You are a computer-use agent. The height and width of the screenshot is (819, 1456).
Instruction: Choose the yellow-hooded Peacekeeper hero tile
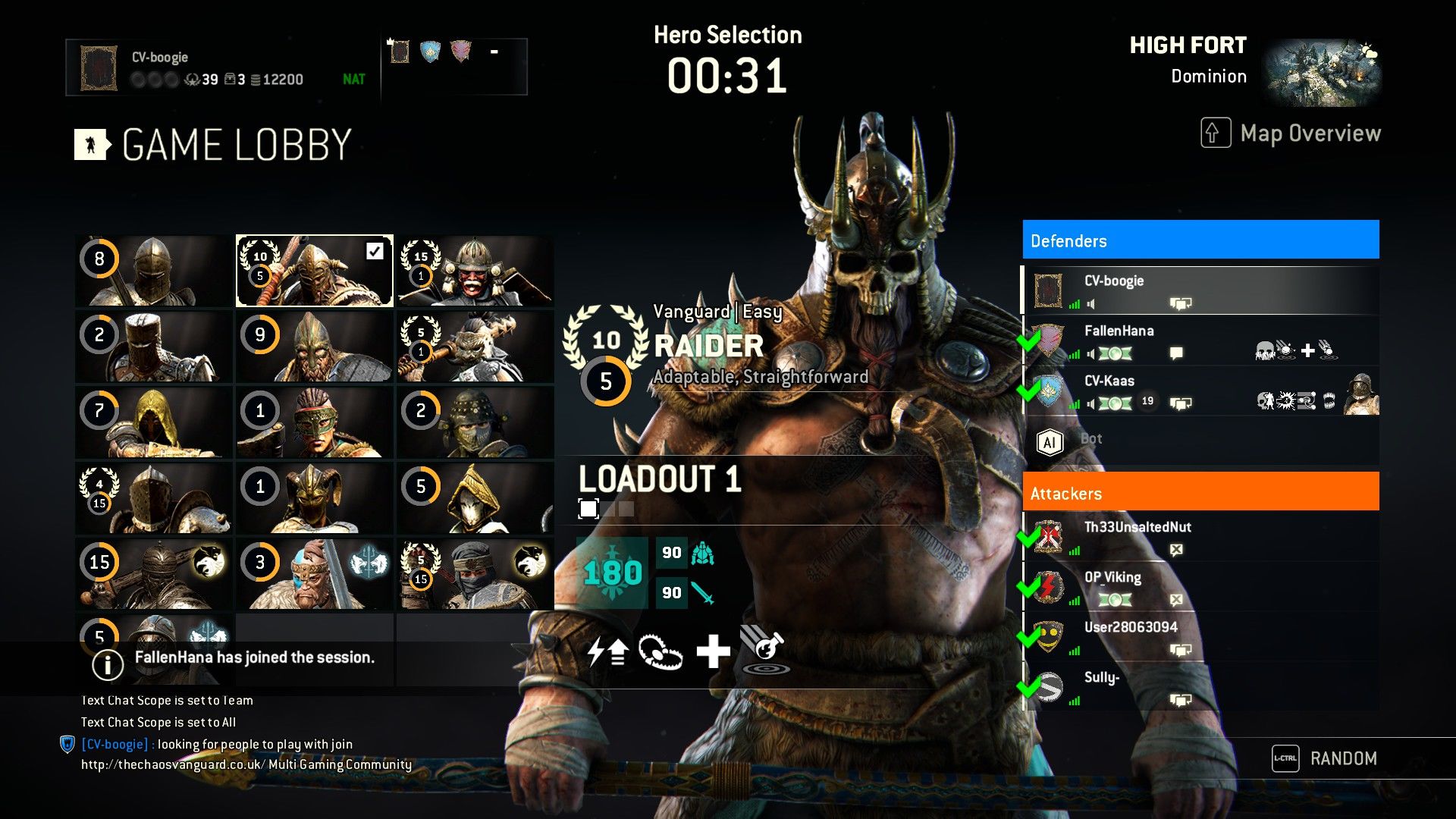[x=154, y=422]
